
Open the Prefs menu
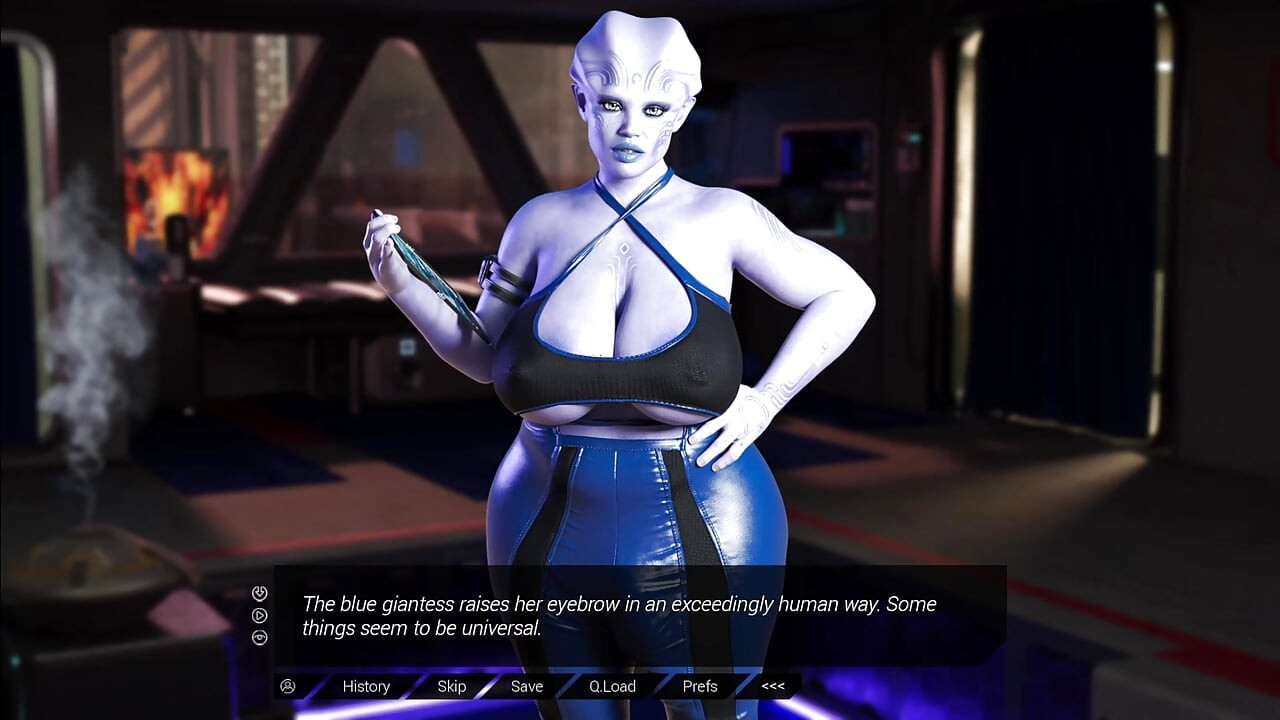[700, 686]
